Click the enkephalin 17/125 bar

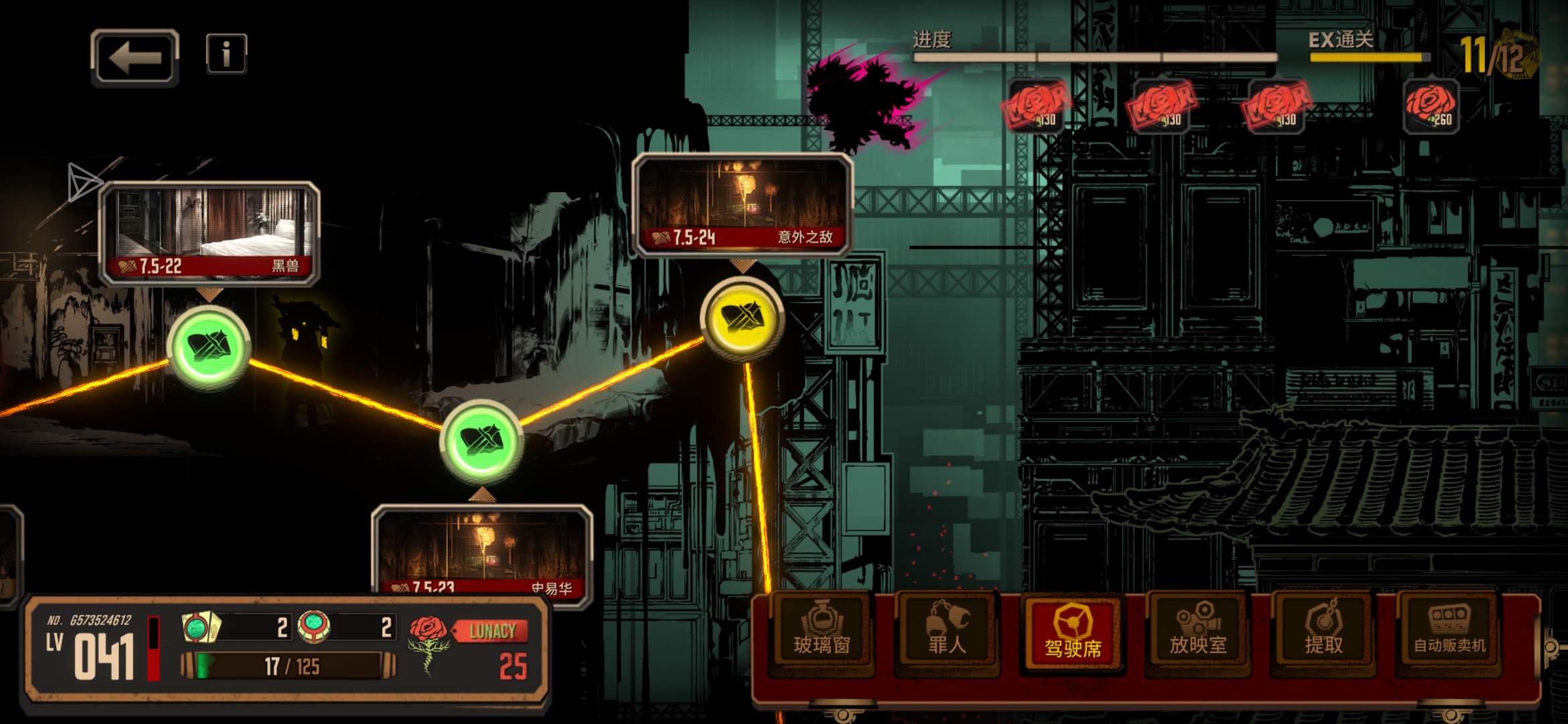[289, 666]
